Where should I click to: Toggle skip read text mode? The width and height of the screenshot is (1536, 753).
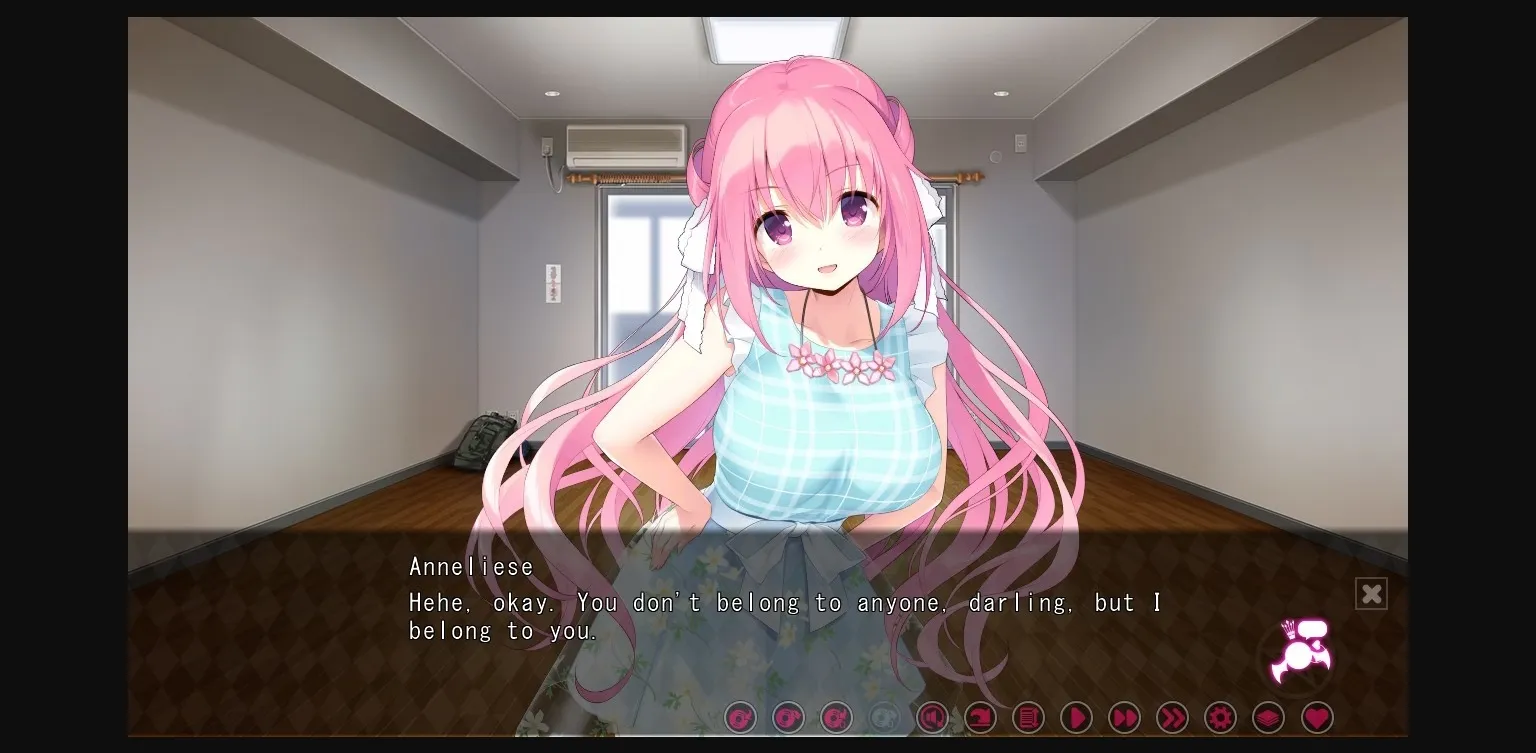[x=1124, y=717]
